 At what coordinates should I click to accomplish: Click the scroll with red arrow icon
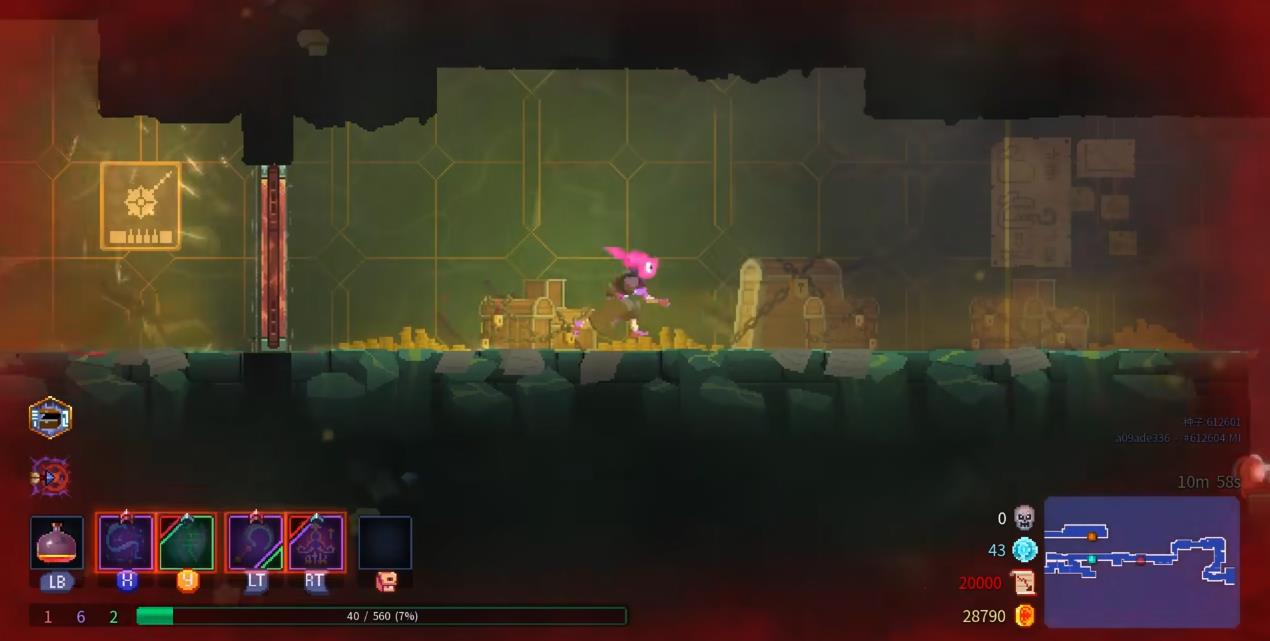coord(1024,583)
